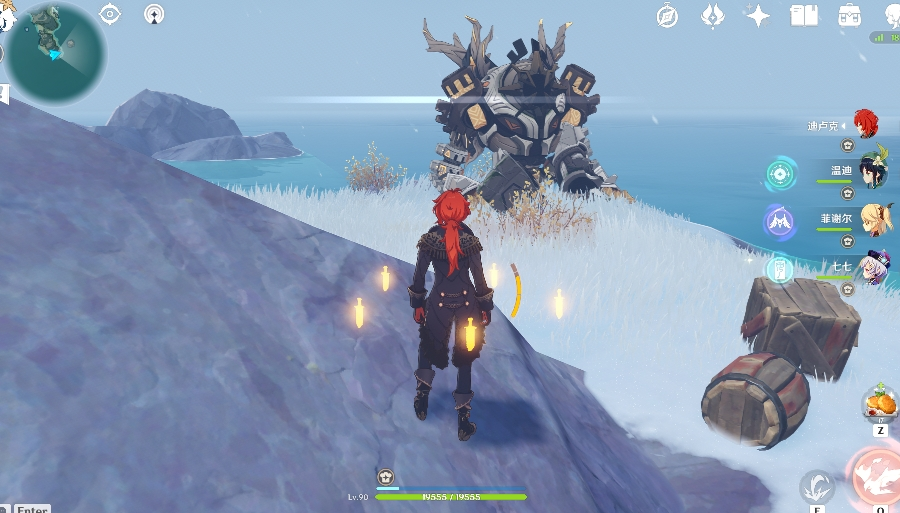The width and height of the screenshot is (900, 513).
Task: Open the open-book adventurer handbook
Action: [804, 15]
